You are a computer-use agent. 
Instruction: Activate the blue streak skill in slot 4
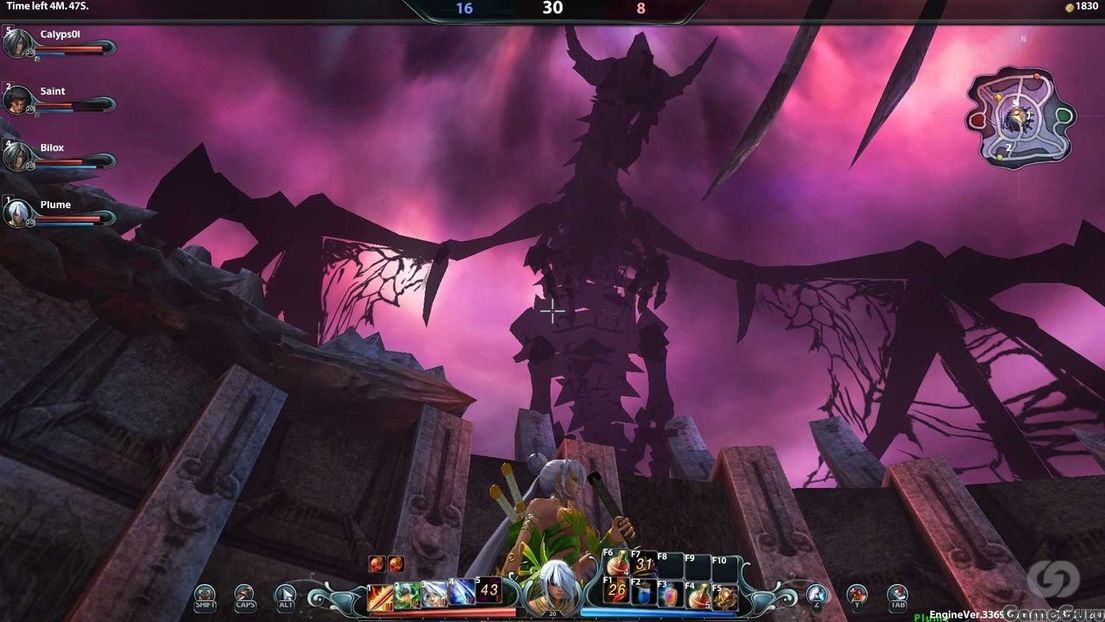click(460, 595)
